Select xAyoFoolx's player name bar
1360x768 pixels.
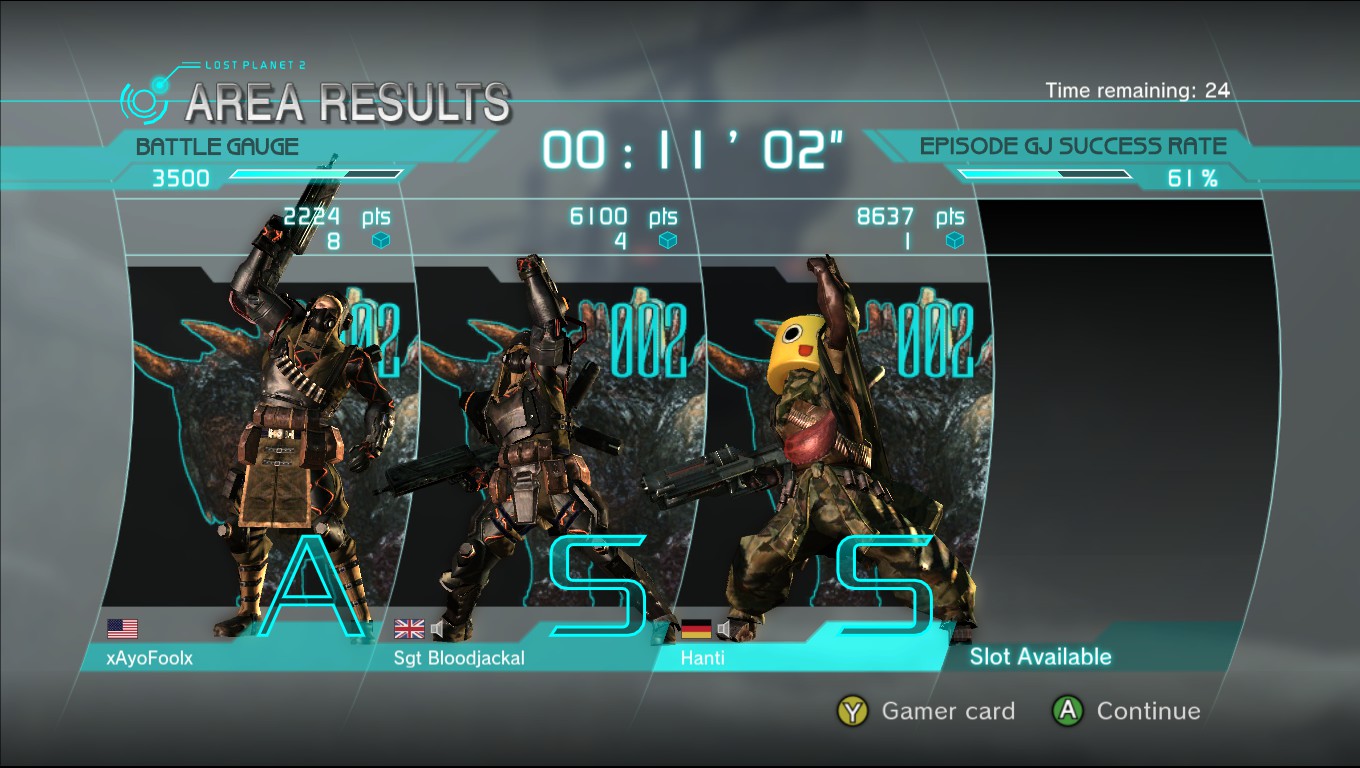coord(150,658)
